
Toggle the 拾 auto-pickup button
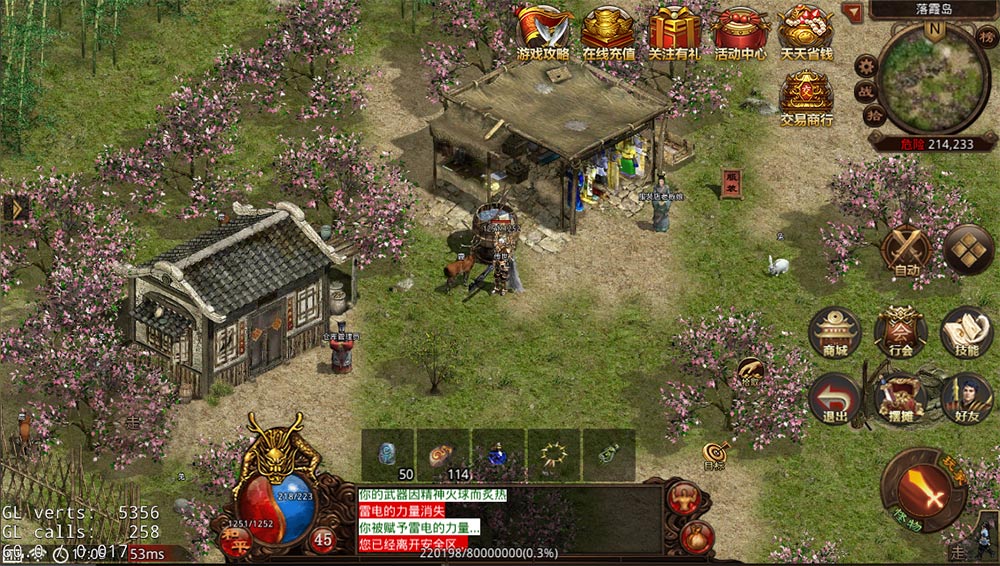[x=874, y=117]
